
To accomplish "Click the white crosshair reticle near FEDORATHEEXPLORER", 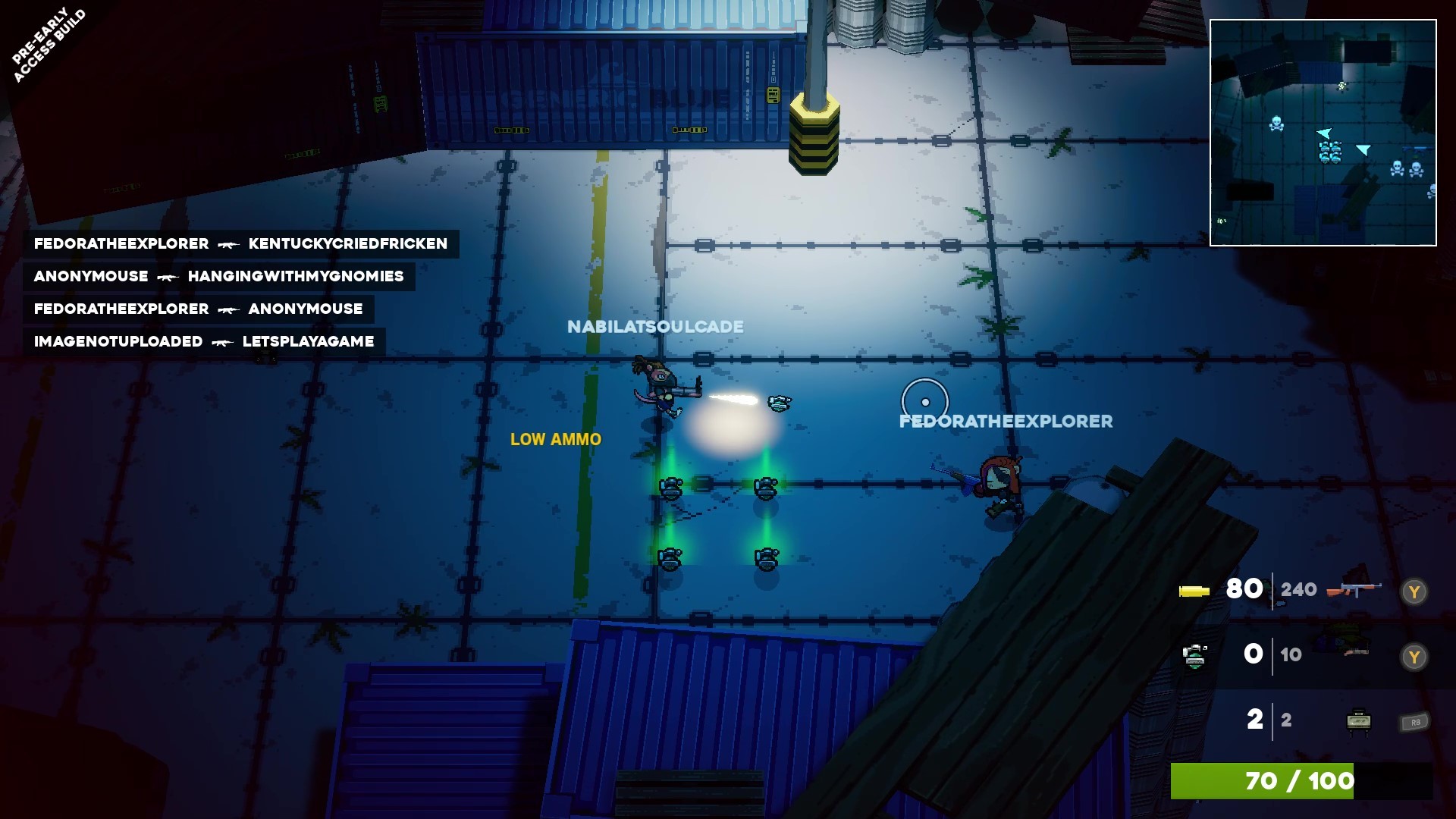I will point(924,400).
